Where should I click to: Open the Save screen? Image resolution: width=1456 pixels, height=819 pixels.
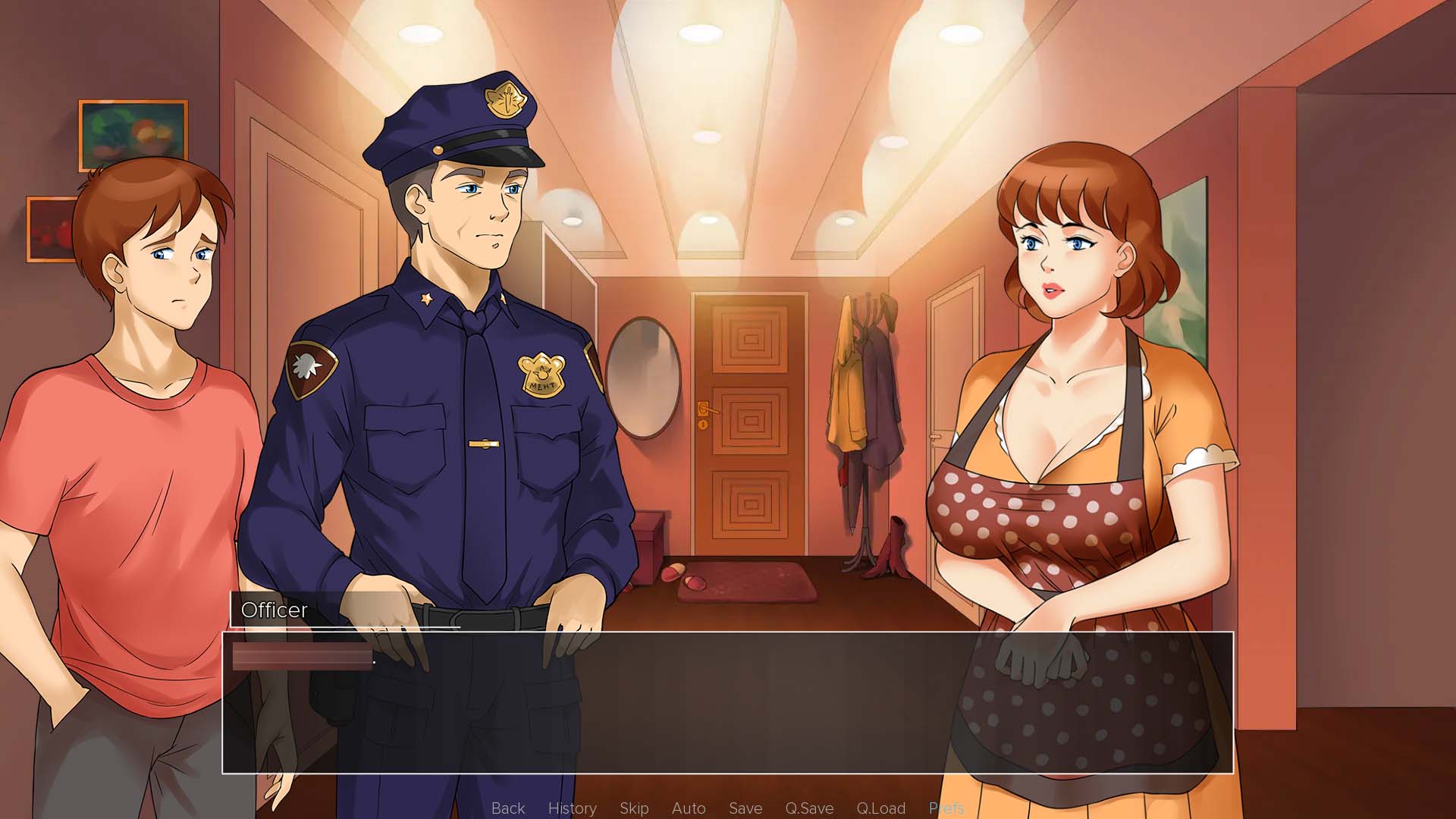(745, 808)
